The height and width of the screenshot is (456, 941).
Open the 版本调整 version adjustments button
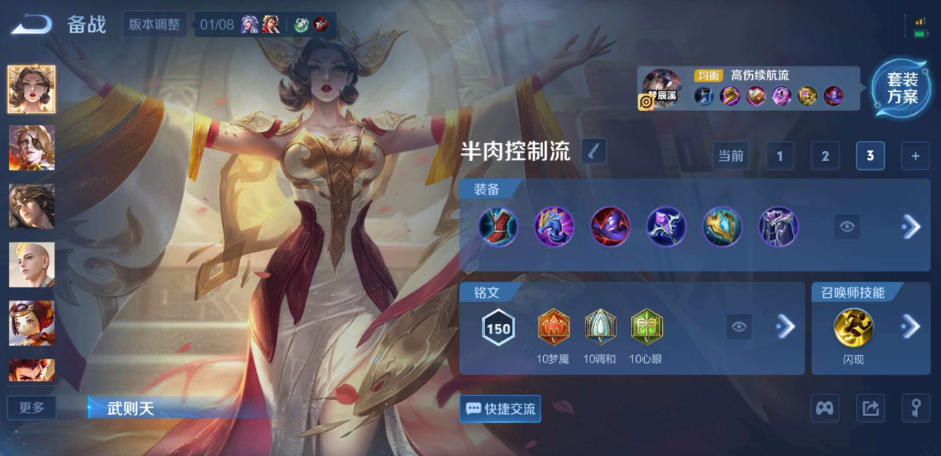(154, 25)
